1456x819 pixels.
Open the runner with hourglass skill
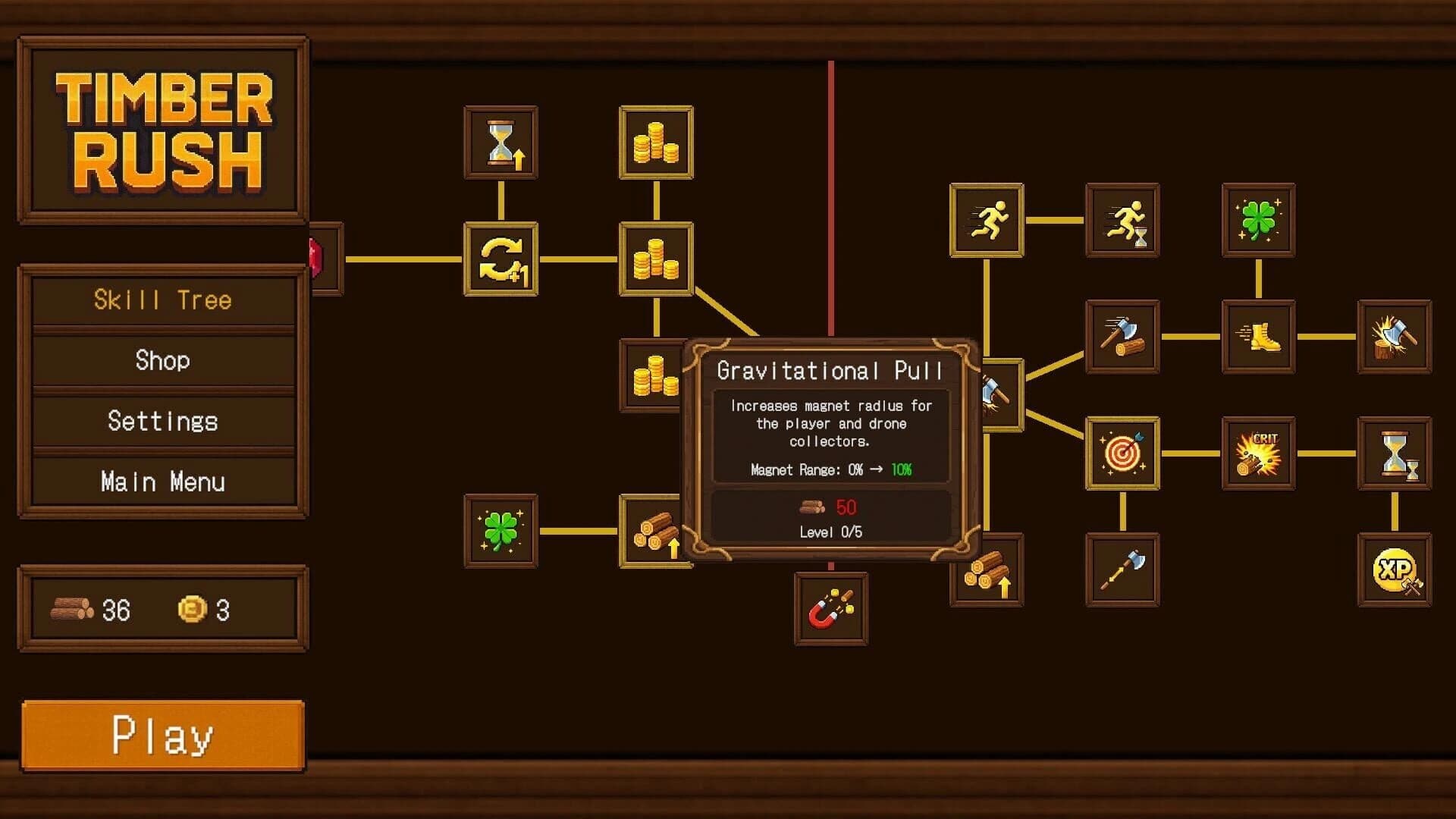[x=1122, y=220]
